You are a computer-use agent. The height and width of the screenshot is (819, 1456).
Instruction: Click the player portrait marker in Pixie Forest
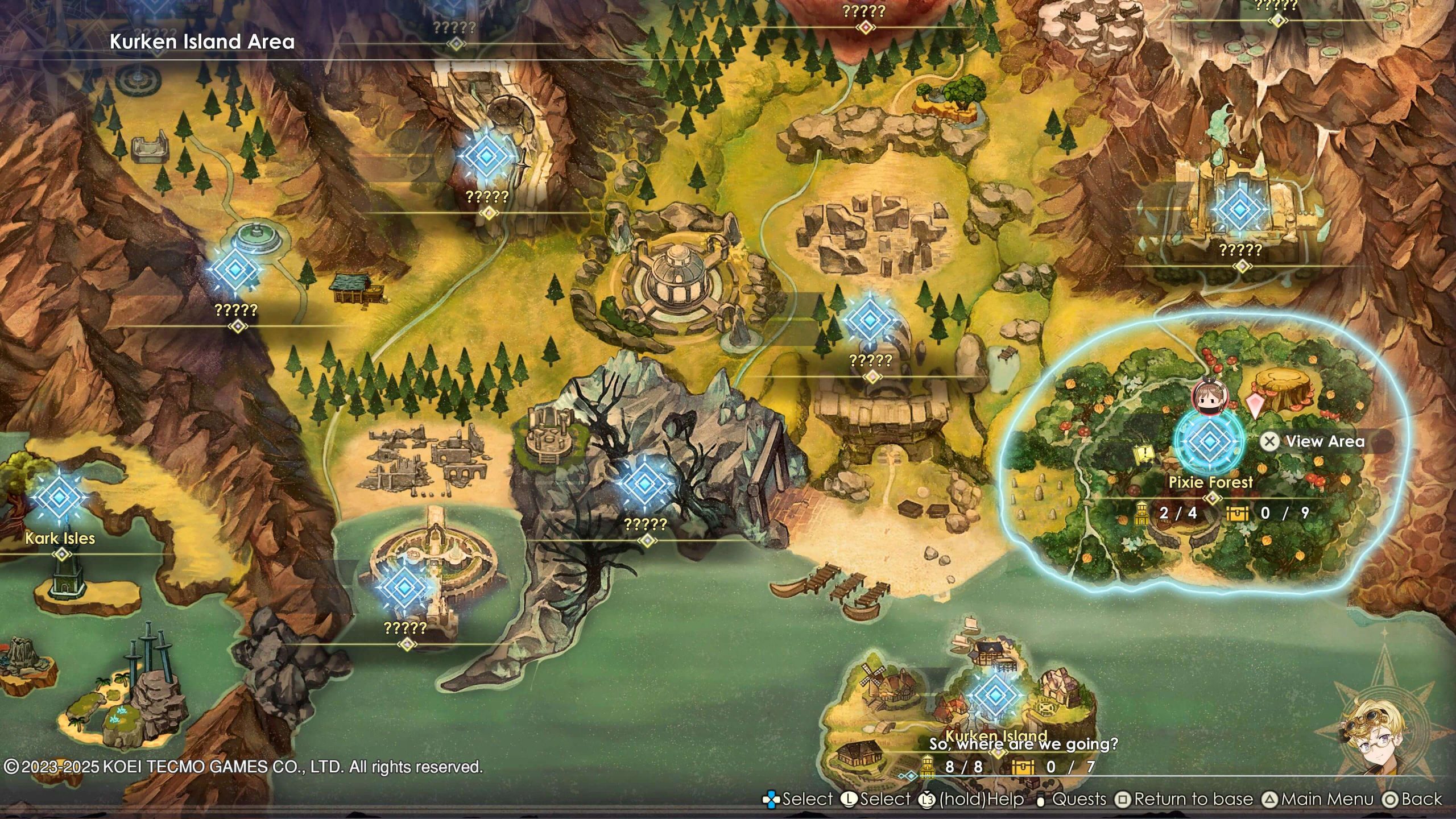[x=1207, y=397]
